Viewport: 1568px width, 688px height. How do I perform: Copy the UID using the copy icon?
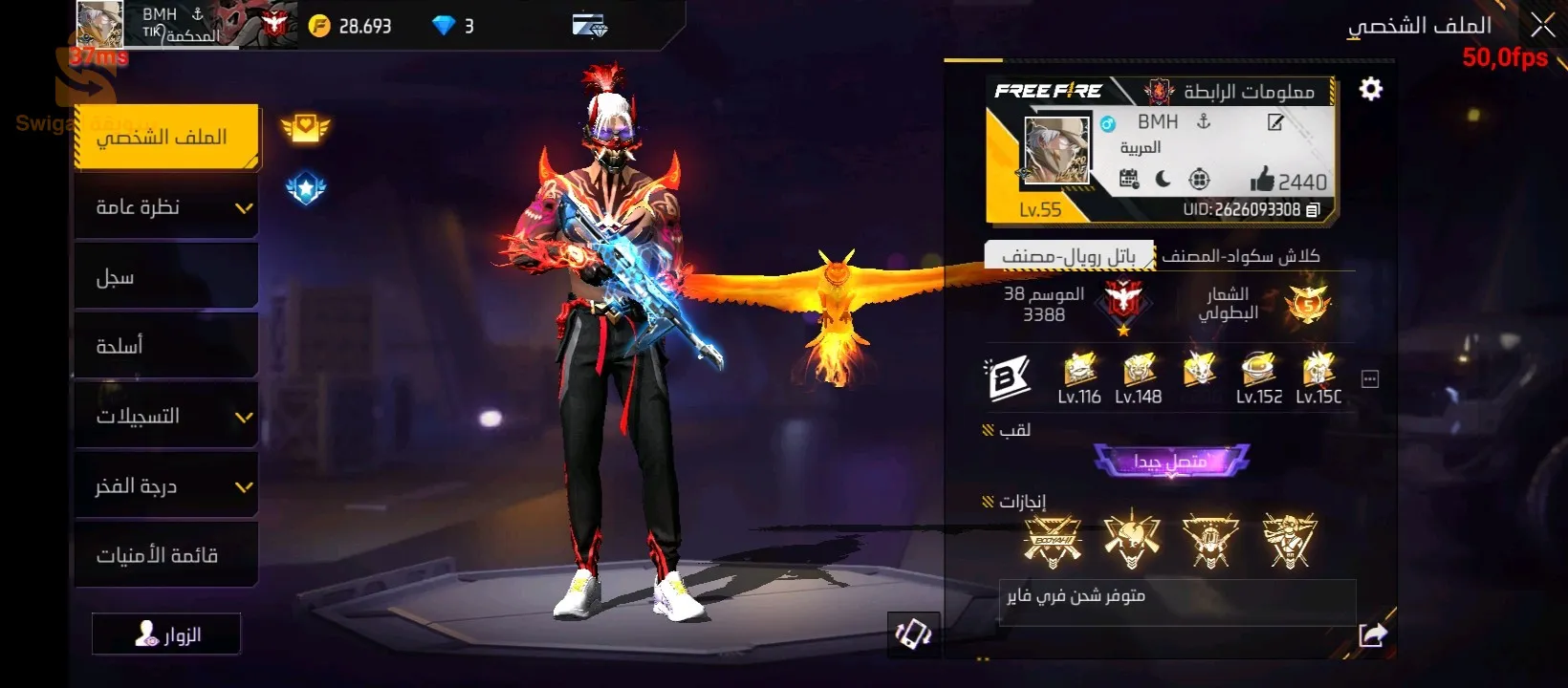(x=1314, y=209)
